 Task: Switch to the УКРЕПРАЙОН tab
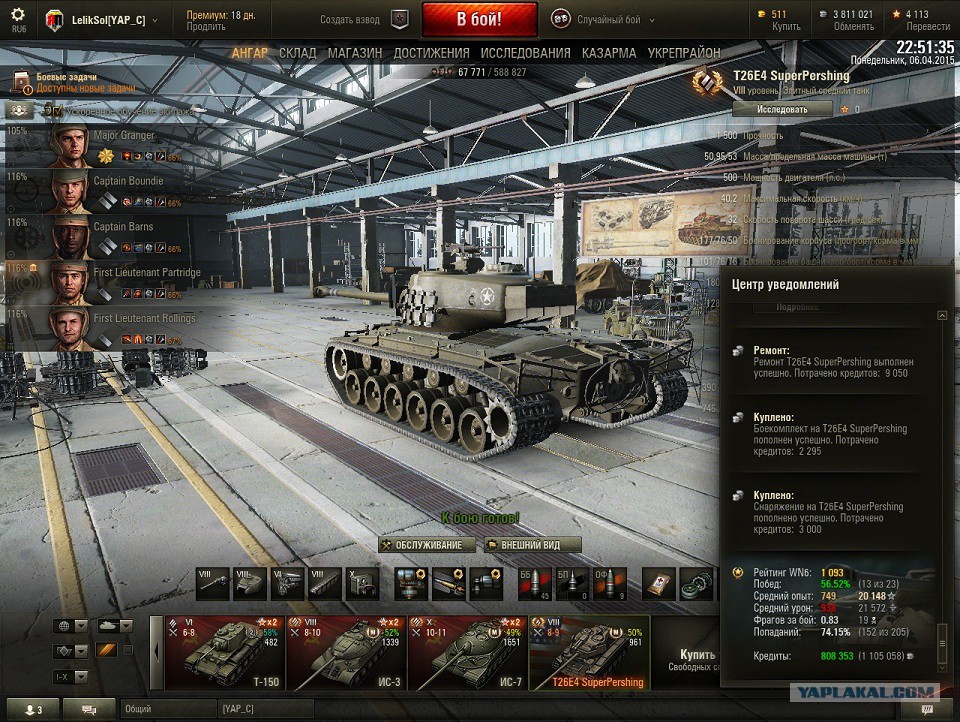[684, 53]
